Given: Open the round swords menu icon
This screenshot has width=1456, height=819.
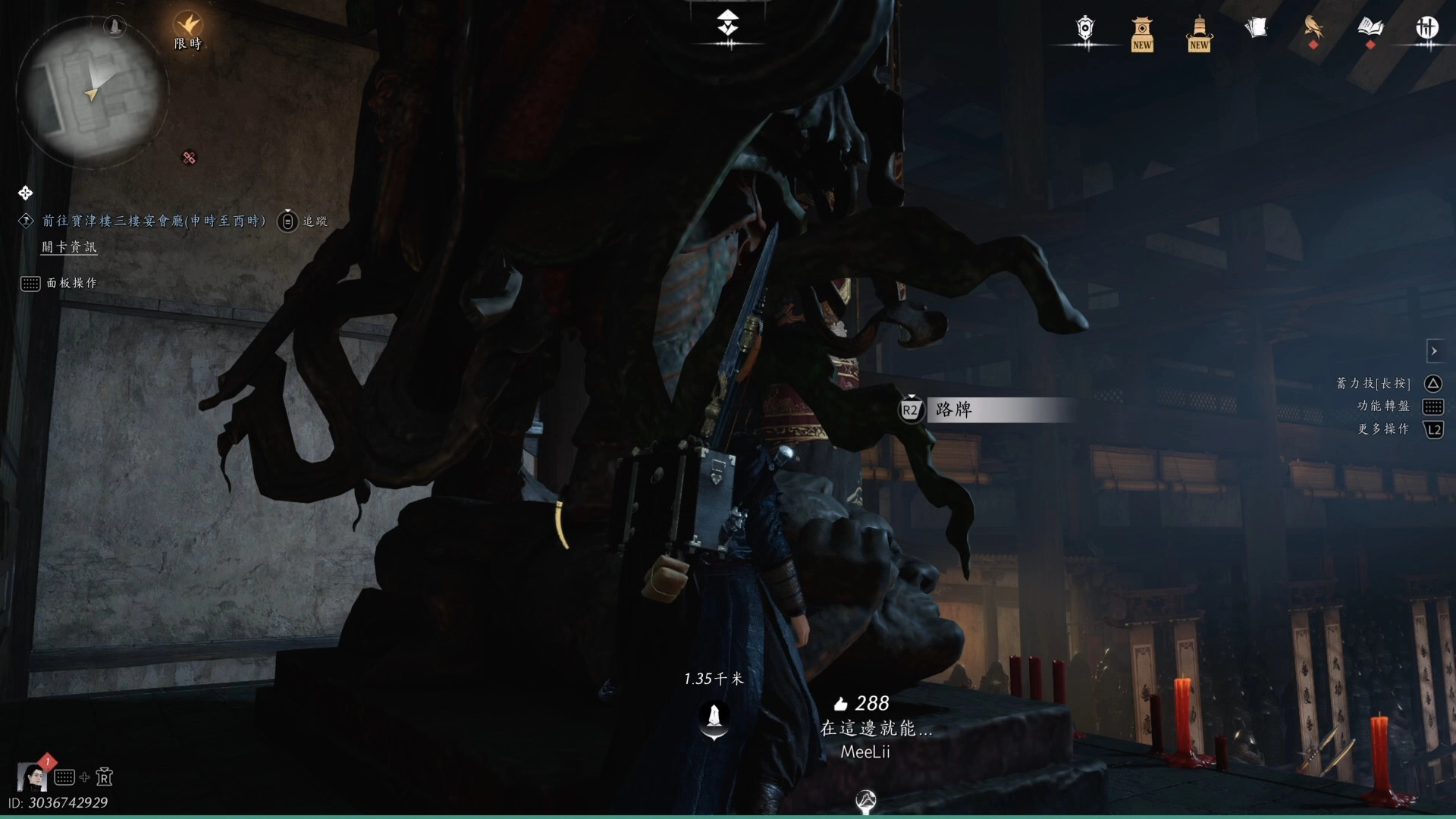Looking at the screenshot, I should coord(1427,29).
